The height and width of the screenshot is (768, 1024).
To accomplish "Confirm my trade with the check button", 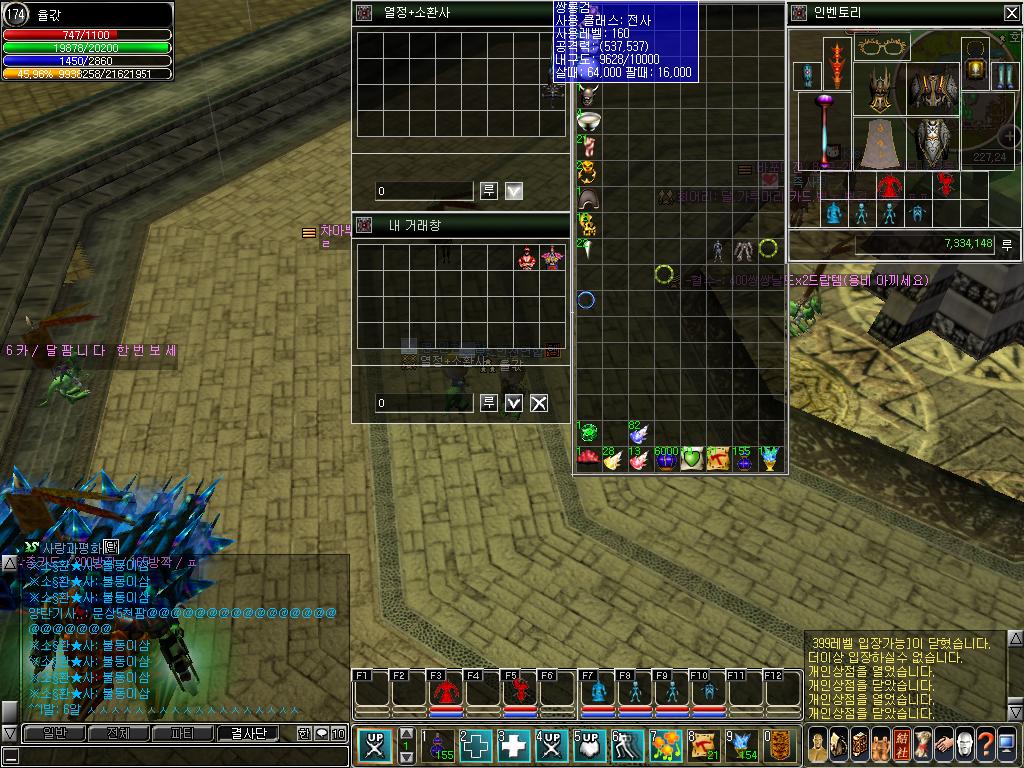I will (514, 403).
